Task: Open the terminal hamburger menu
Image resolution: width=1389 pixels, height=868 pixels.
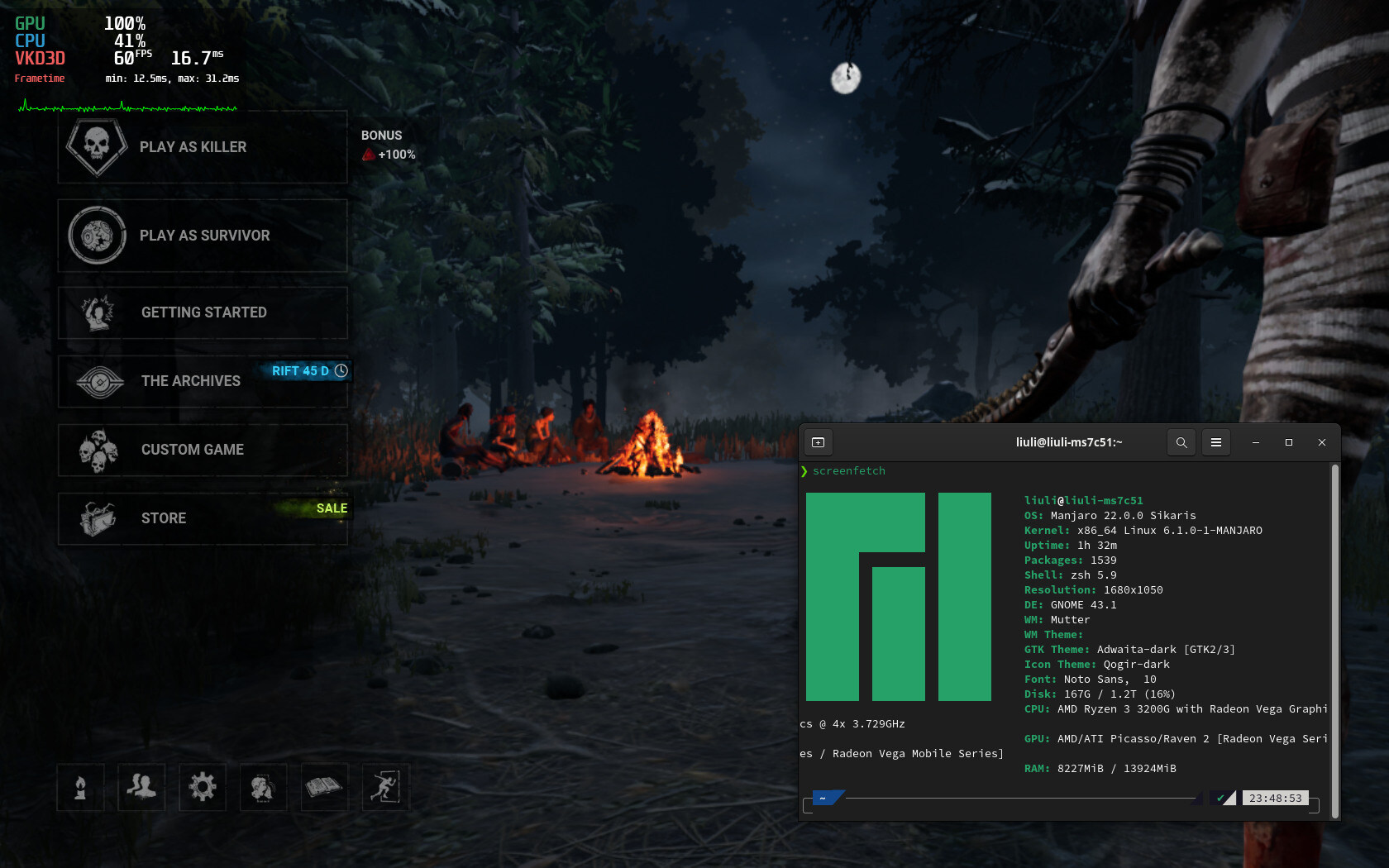Action: (1215, 442)
